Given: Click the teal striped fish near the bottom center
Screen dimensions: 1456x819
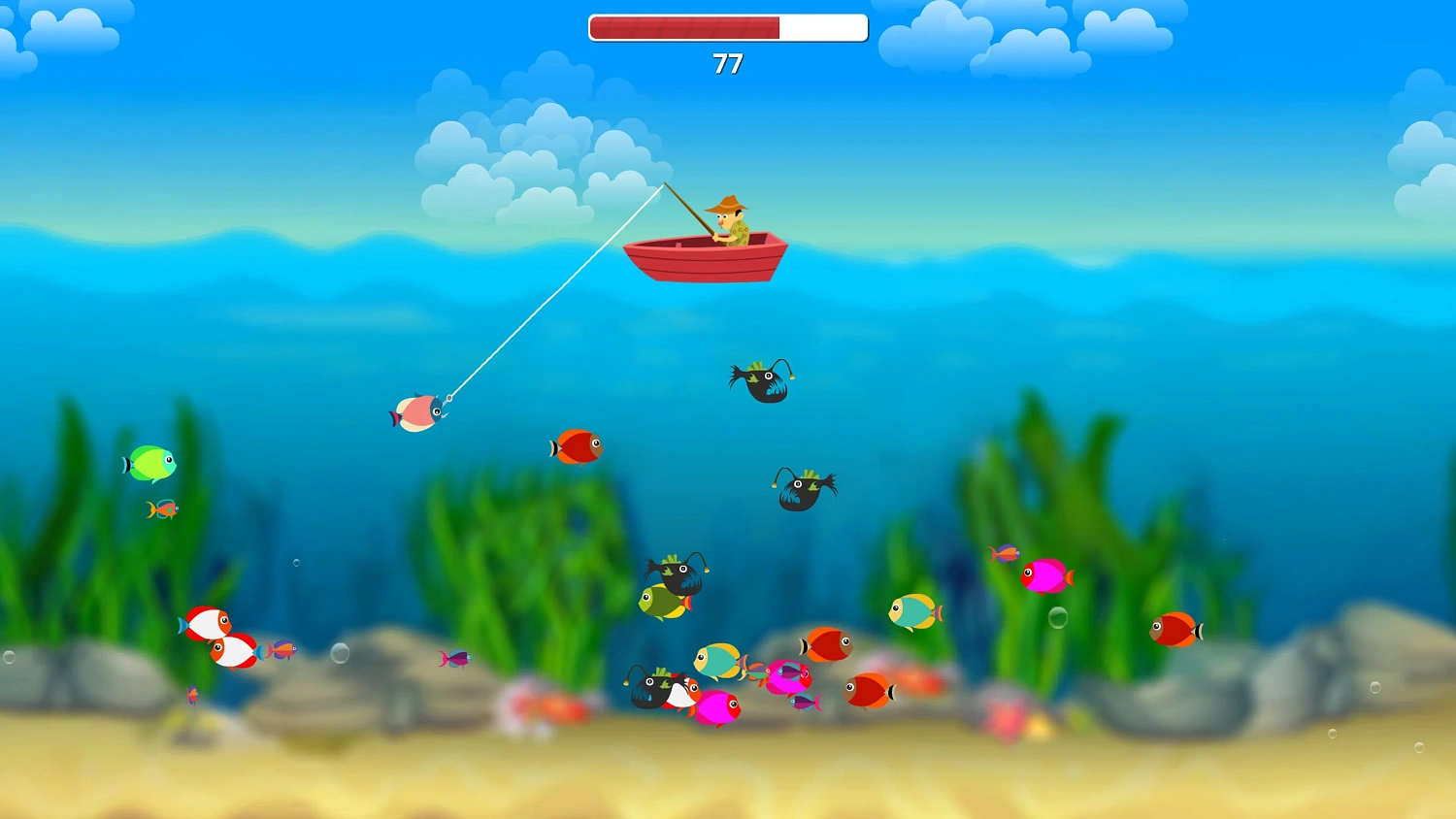Looking at the screenshot, I should point(716,660).
